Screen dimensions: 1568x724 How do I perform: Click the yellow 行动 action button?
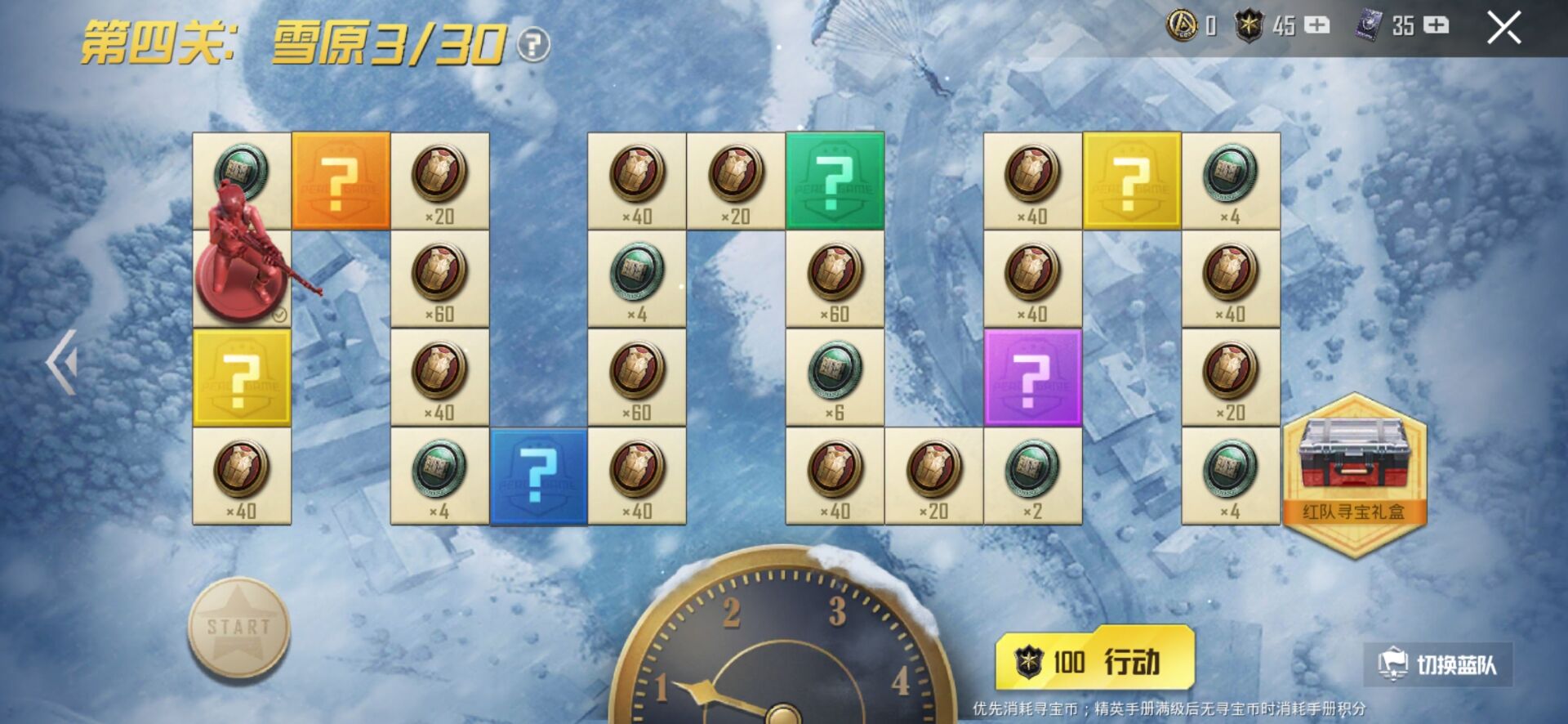(x=1094, y=660)
